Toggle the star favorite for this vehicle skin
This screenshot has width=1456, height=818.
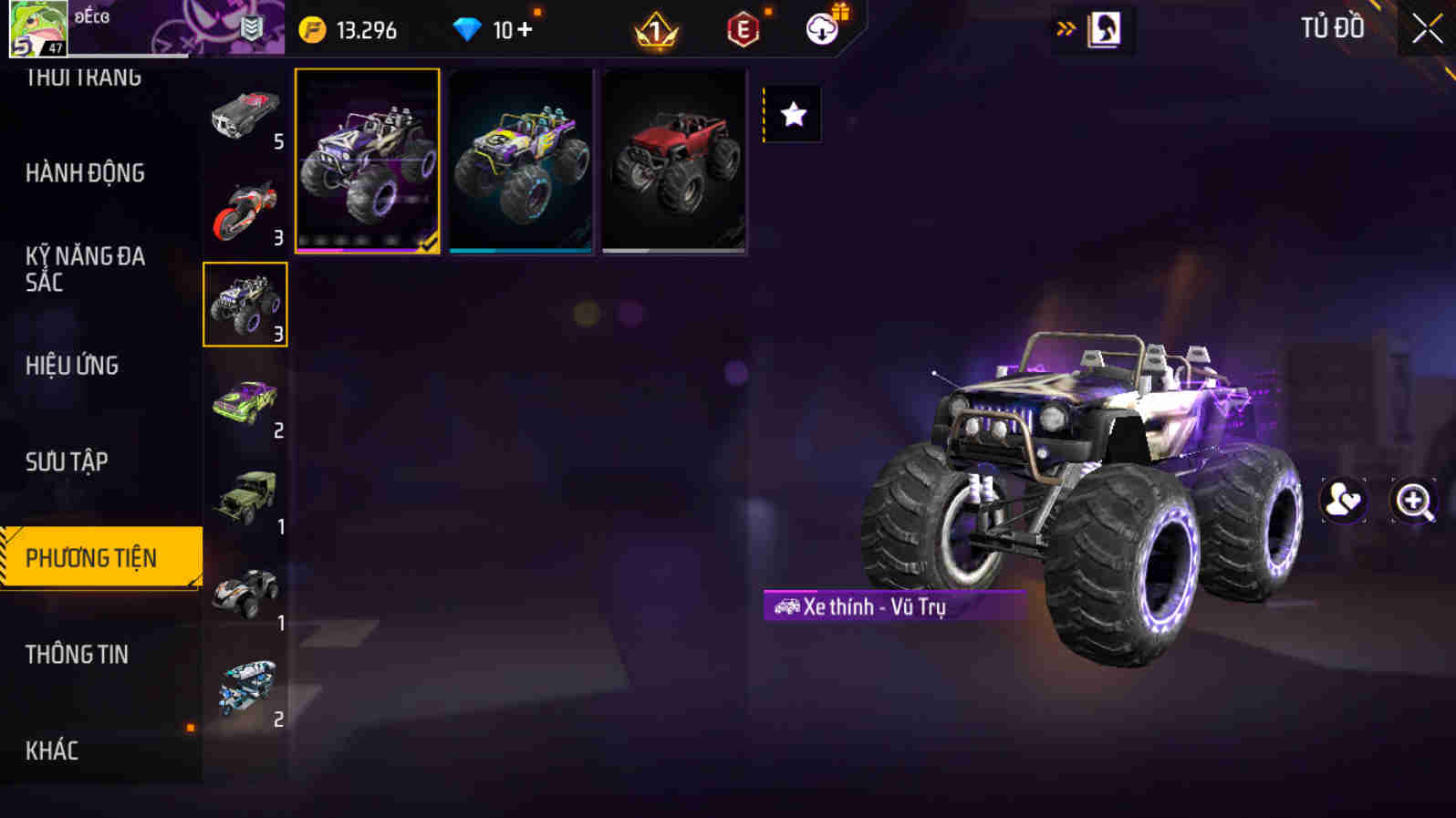(x=792, y=114)
